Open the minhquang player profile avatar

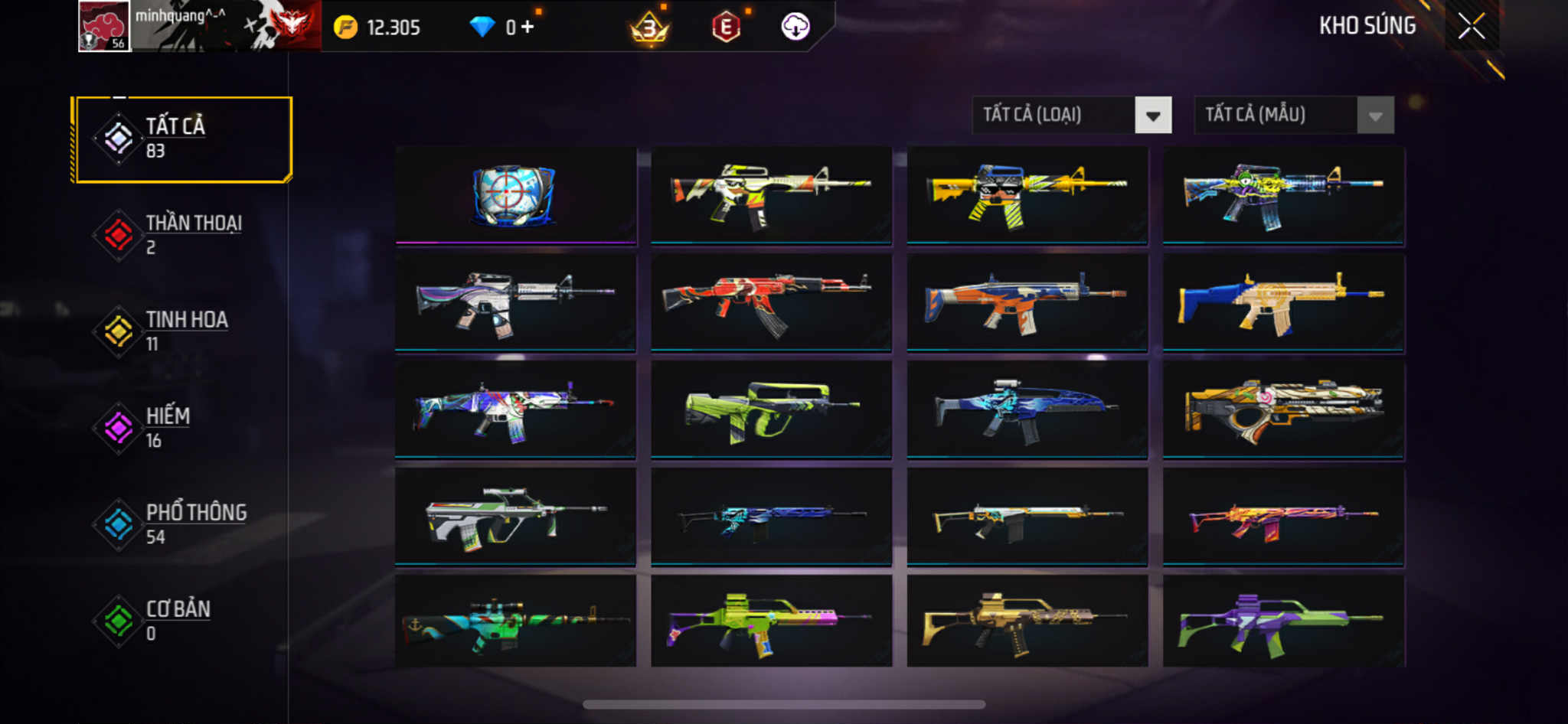click(104, 27)
